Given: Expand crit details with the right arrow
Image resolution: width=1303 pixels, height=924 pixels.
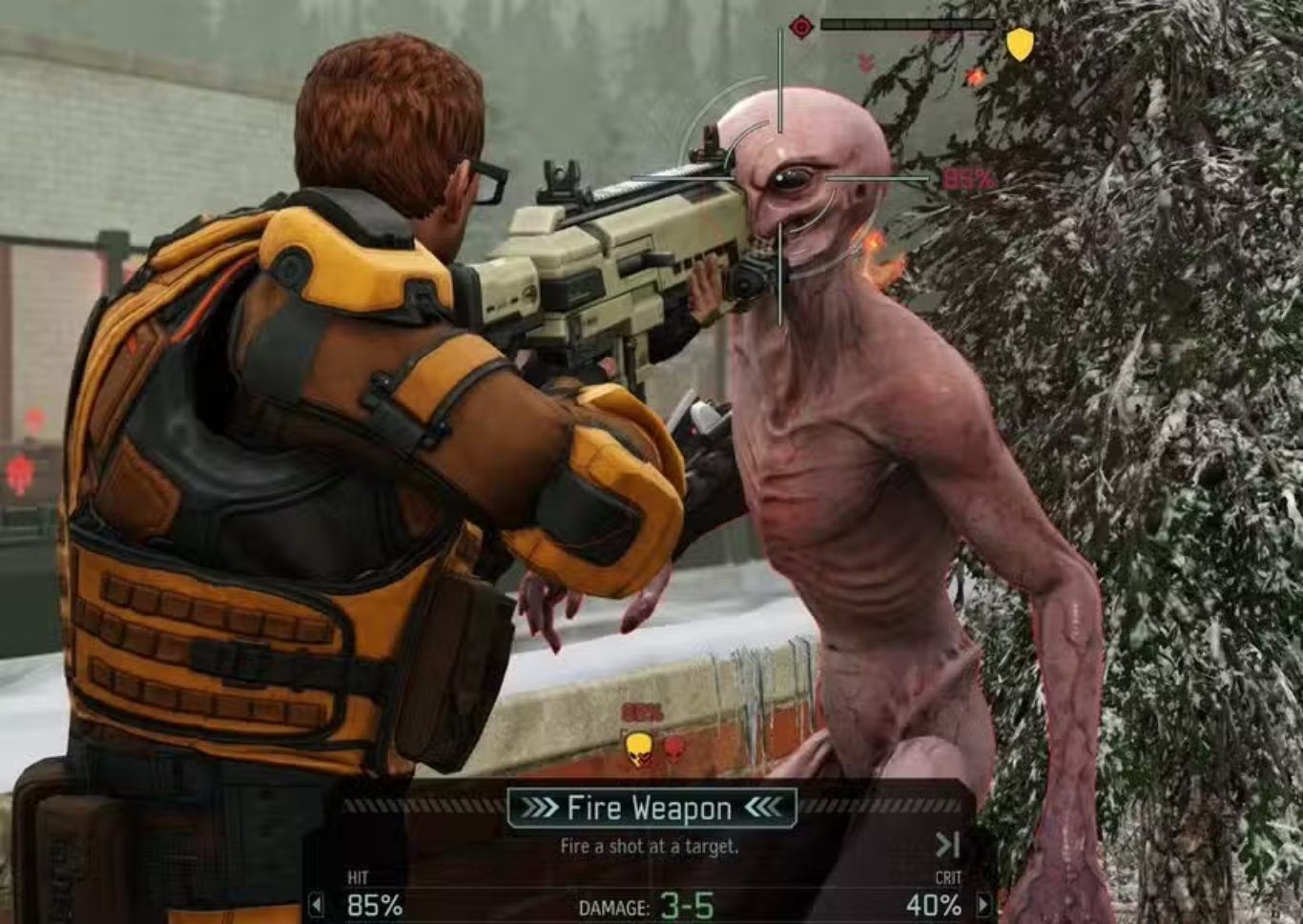Looking at the screenshot, I should pyautogui.click(x=983, y=904).
